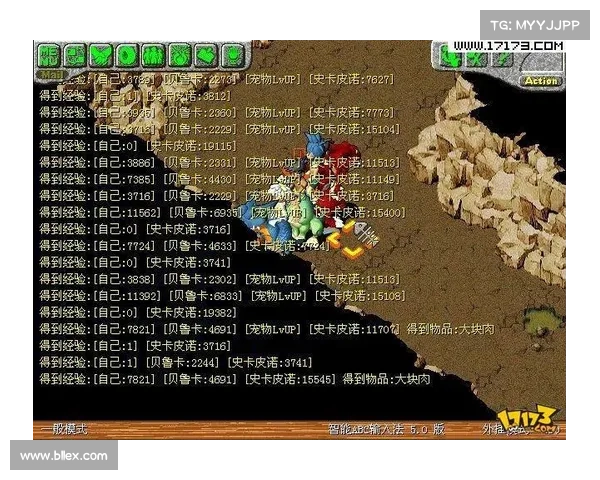This screenshot has height=480, width=600.
Task: Open the green MENU button
Action: tap(48, 54)
